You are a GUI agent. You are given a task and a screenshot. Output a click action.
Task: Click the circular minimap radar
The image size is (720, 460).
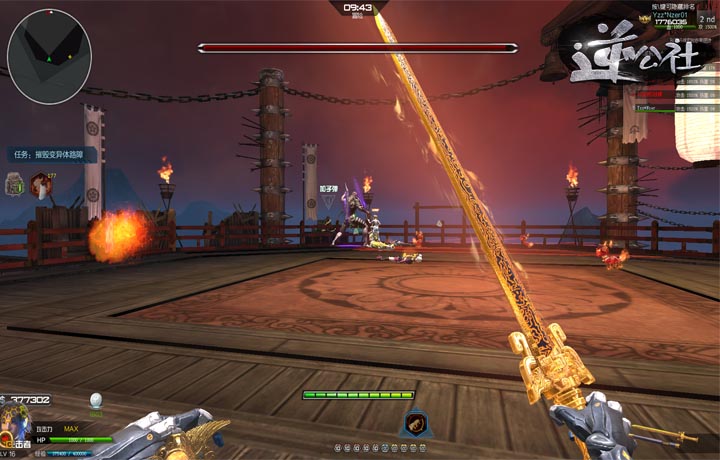(x=49, y=57)
